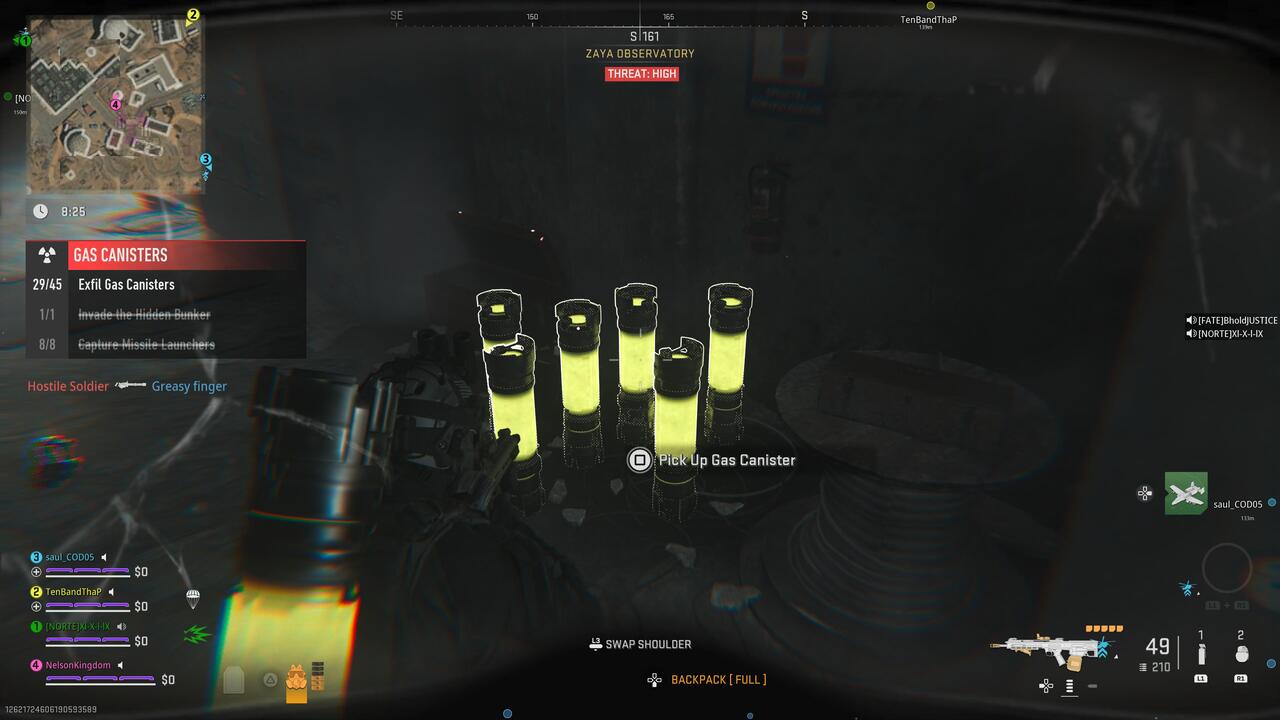Mute NelsonKingdom in the squad list
This screenshot has width=1280, height=720.
[121, 665]
